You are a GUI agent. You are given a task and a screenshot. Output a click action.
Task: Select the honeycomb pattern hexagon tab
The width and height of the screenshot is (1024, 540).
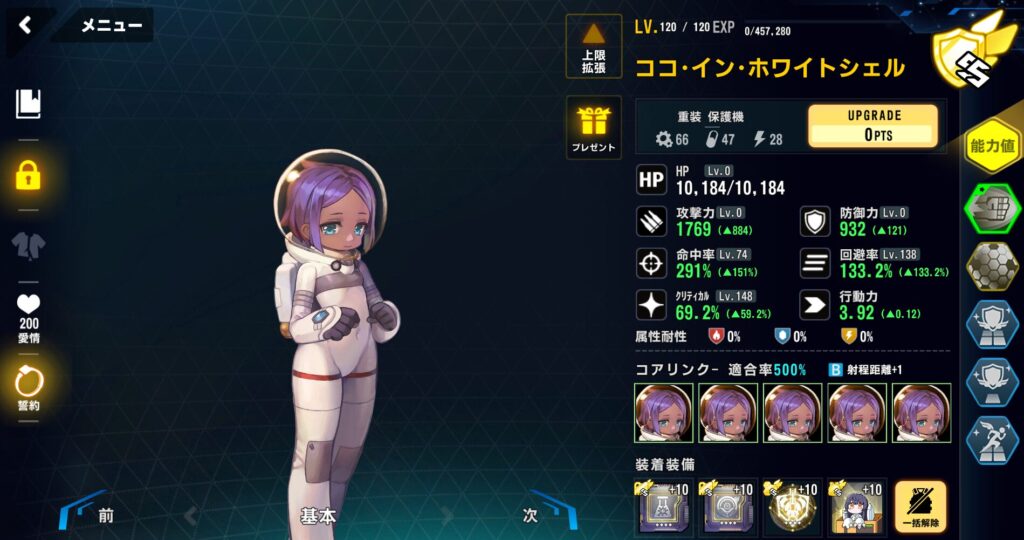(991, 266)
